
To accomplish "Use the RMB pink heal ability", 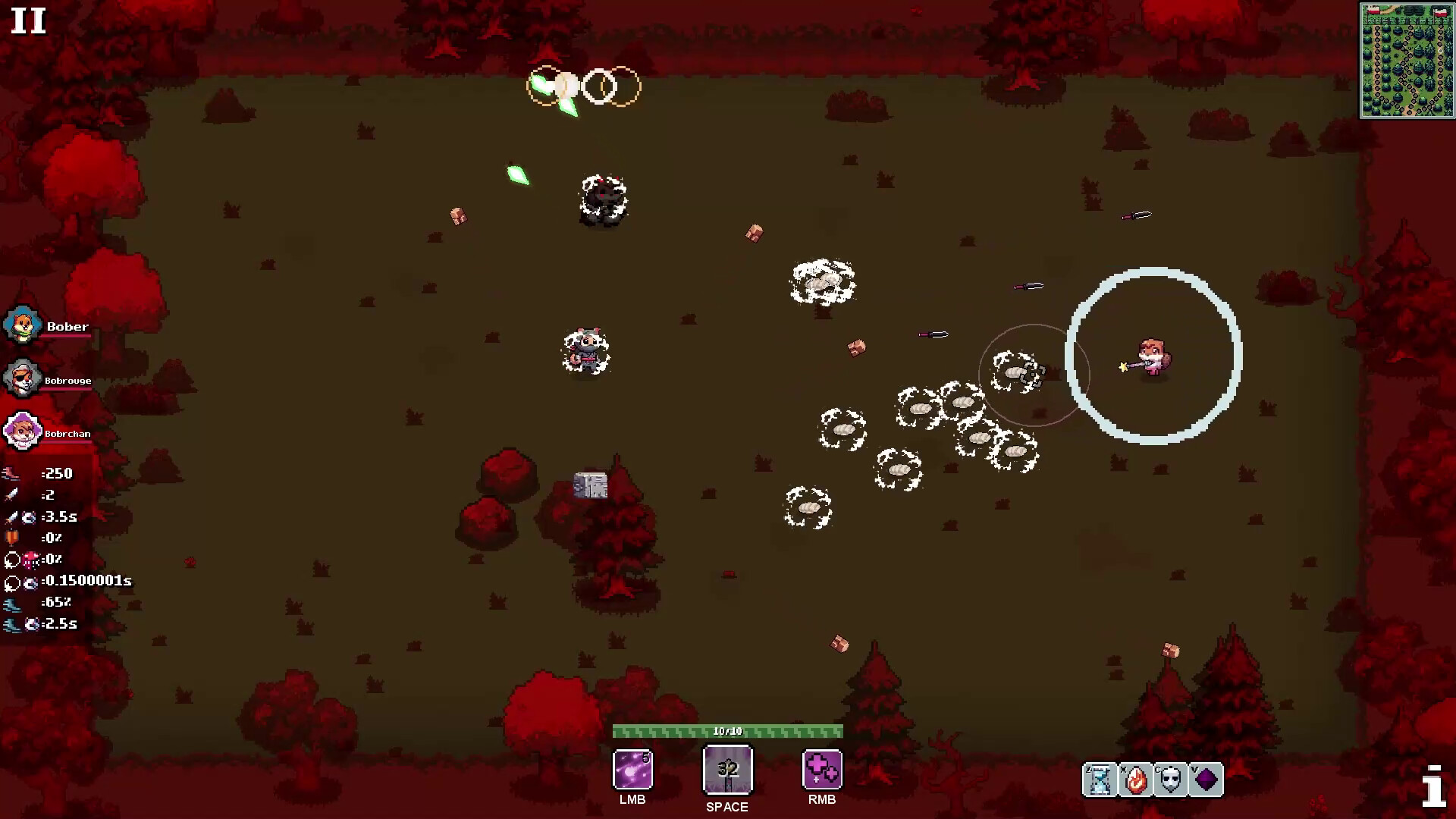I will [x=822, y=770].
